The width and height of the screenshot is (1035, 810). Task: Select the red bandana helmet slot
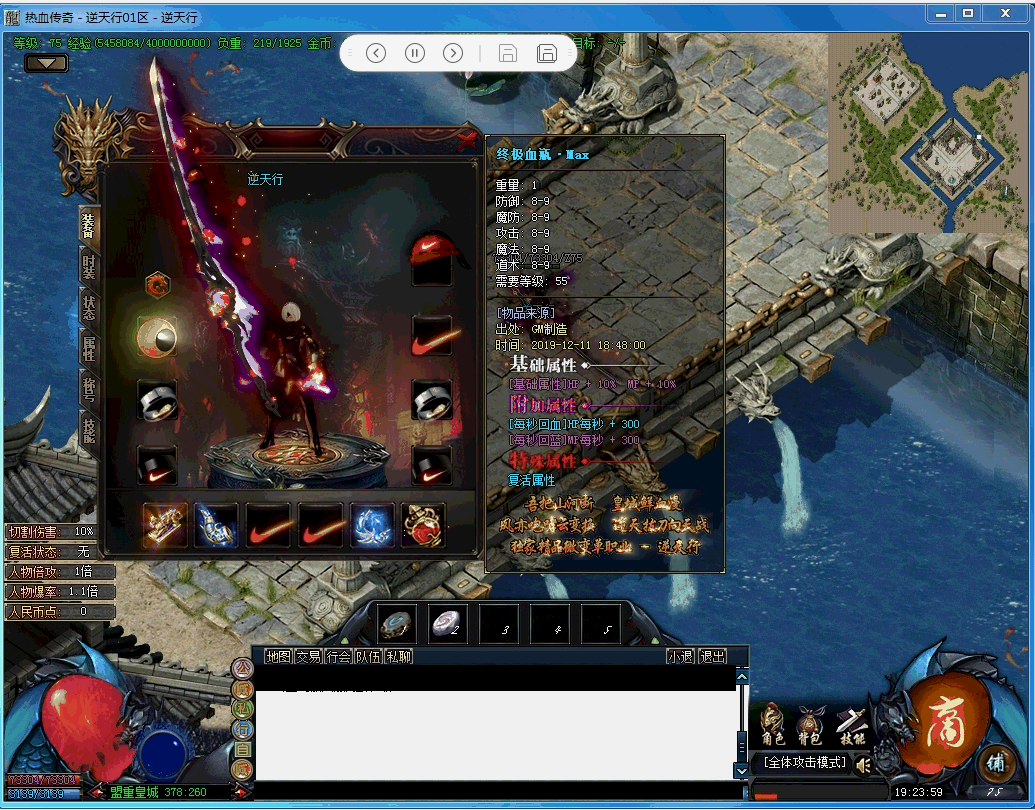pos(432,254)
